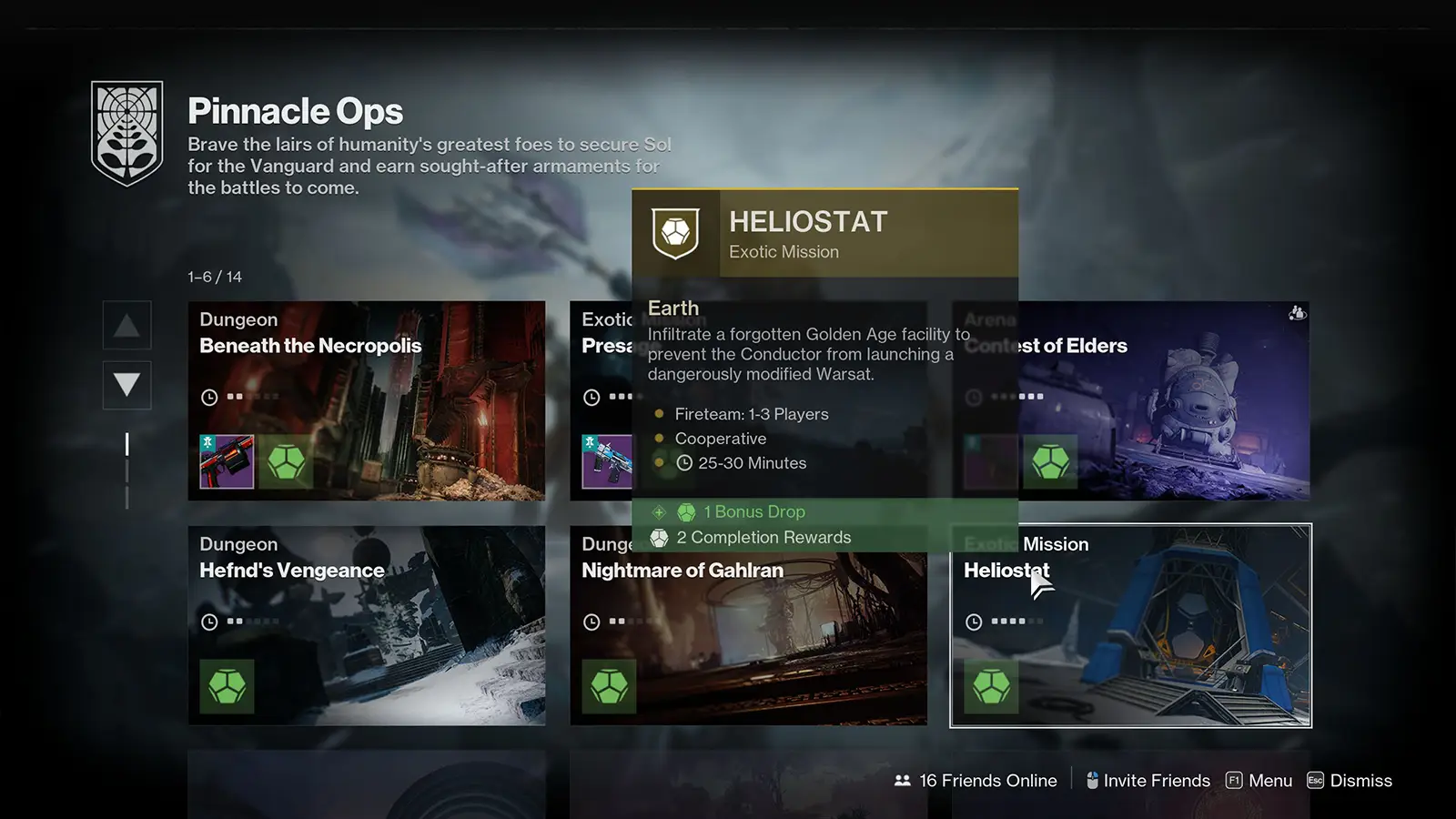Inspect the green engram on Contest of Elders
The width and height of the screenshot is (1456, 819).
[x=1050, y=461]
